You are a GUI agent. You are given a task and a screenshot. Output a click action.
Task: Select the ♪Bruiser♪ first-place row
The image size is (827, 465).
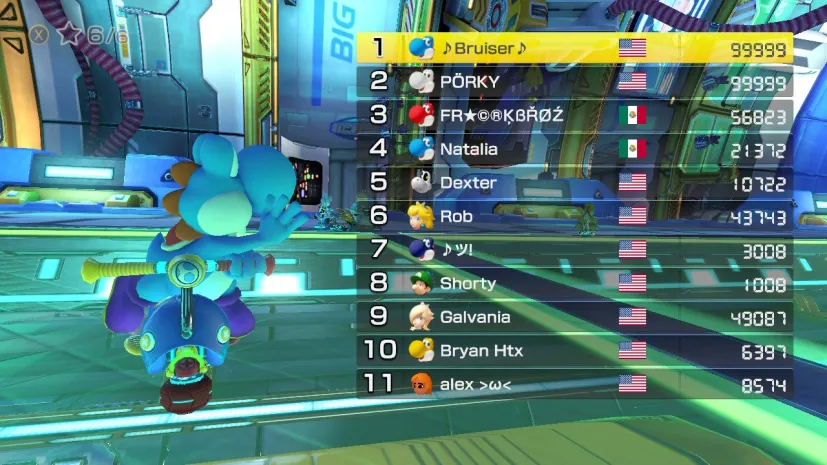pos(575,47)
